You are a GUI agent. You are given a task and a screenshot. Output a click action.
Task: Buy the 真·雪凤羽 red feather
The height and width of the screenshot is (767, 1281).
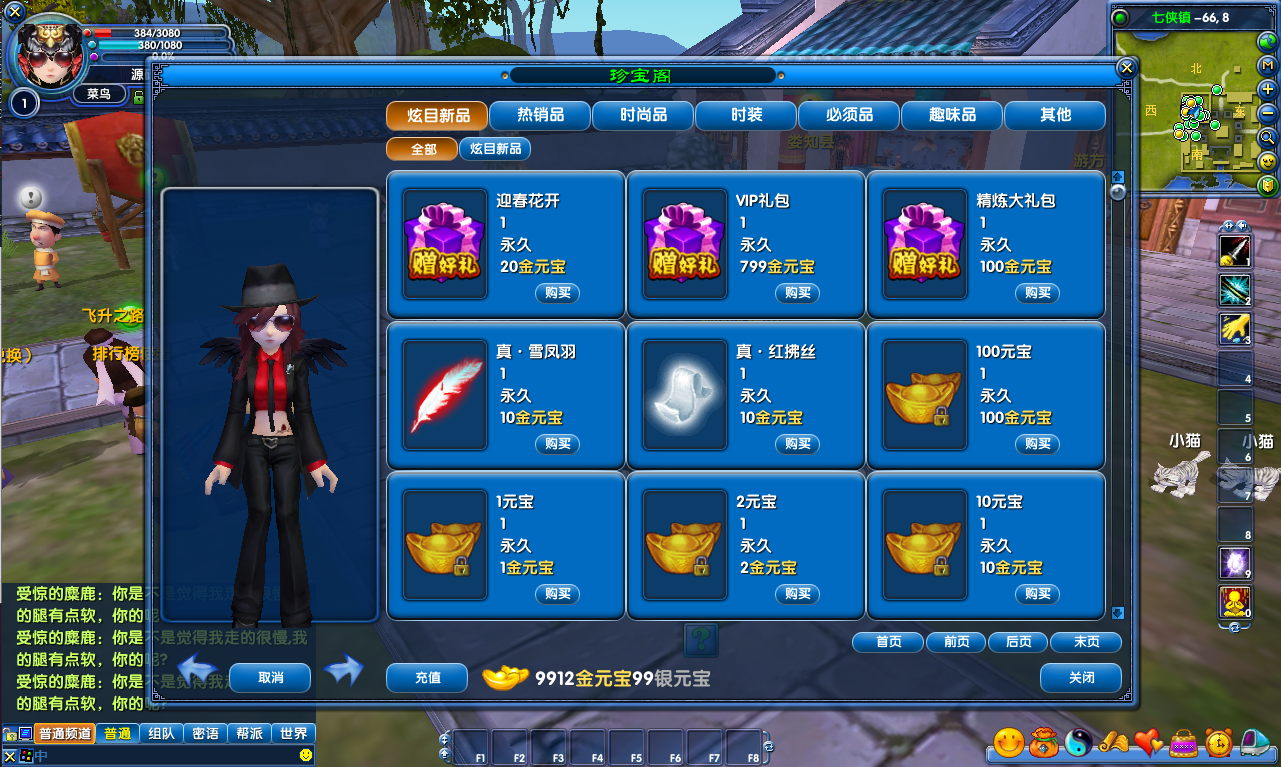click(x=557, y=444)
